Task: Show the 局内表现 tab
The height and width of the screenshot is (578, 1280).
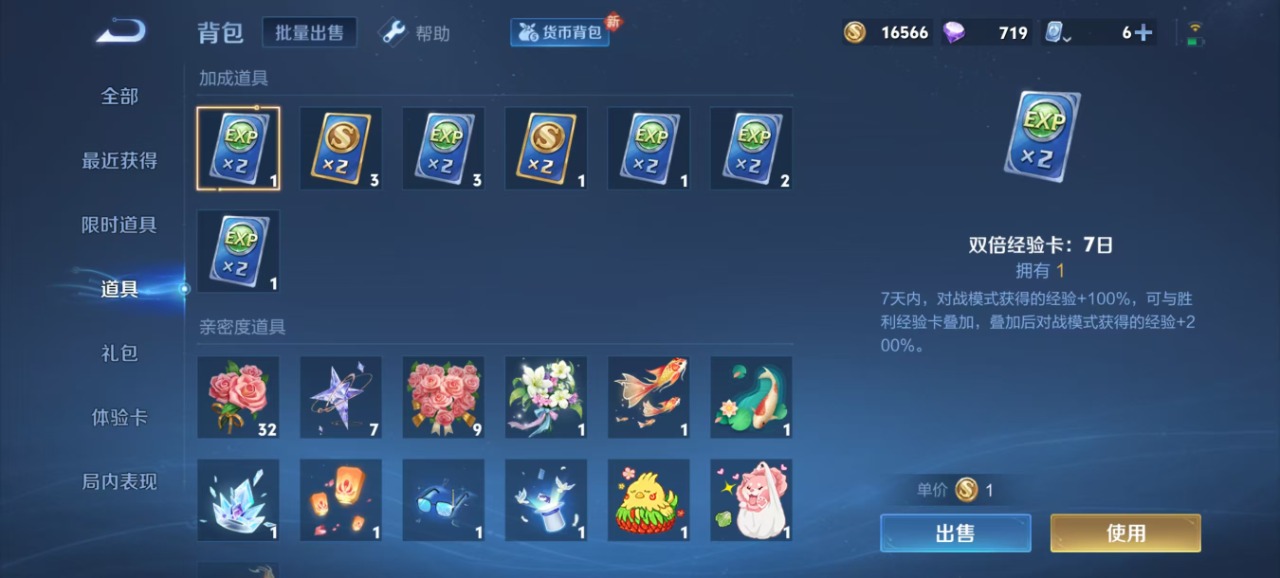Action: coord(119,481)
